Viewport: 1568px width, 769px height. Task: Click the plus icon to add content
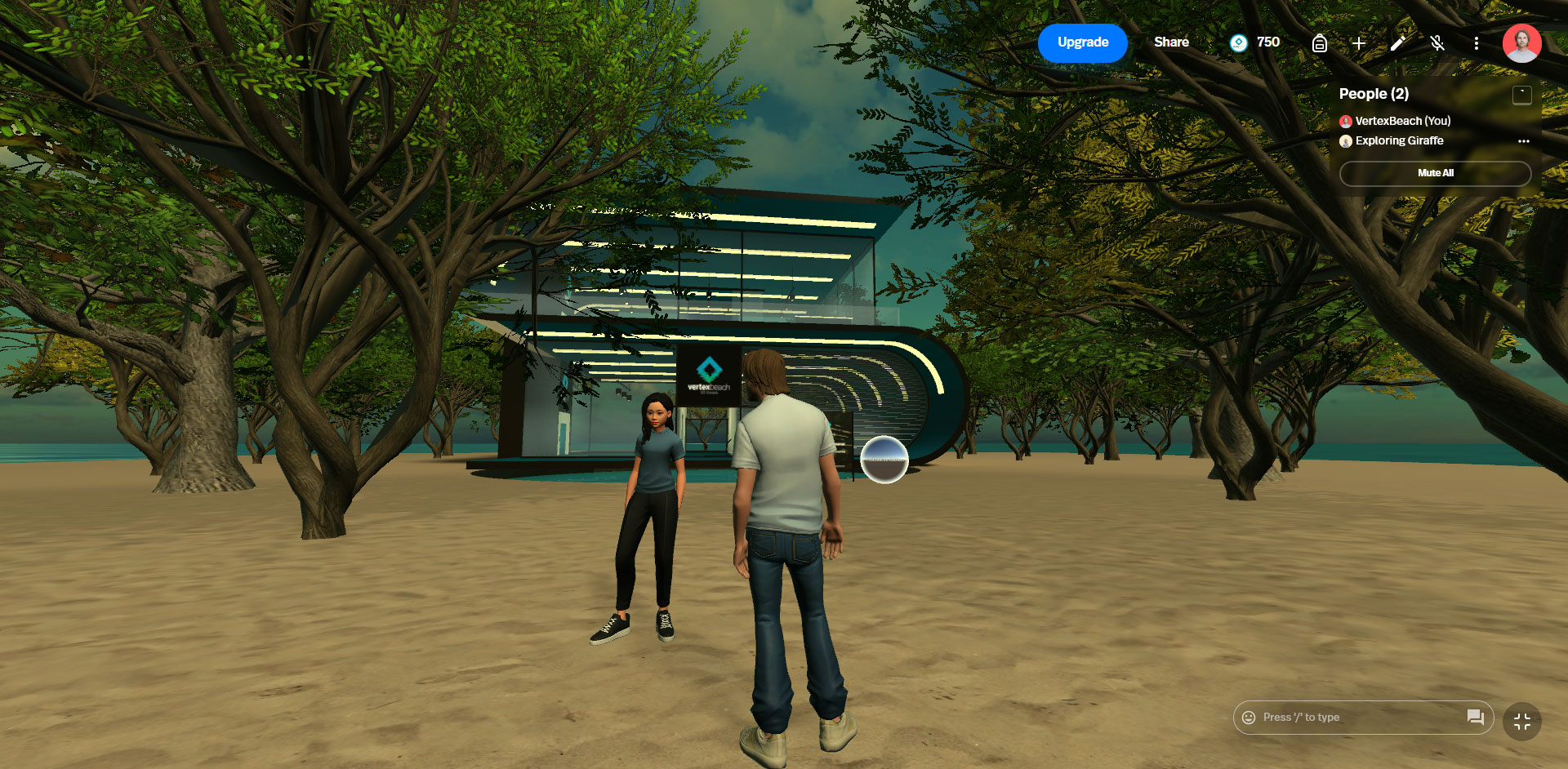[1358, 43]
